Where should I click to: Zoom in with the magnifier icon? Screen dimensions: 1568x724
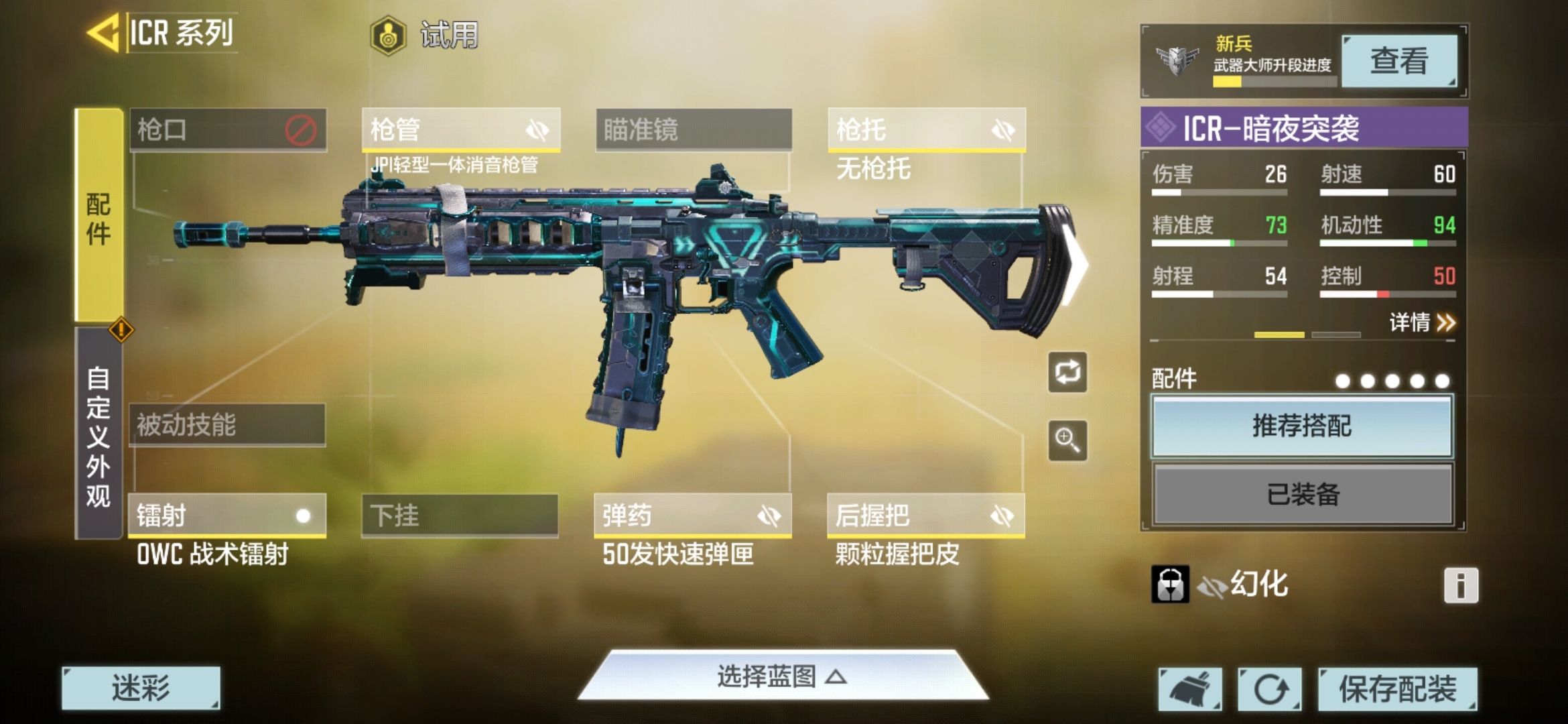1067,440
